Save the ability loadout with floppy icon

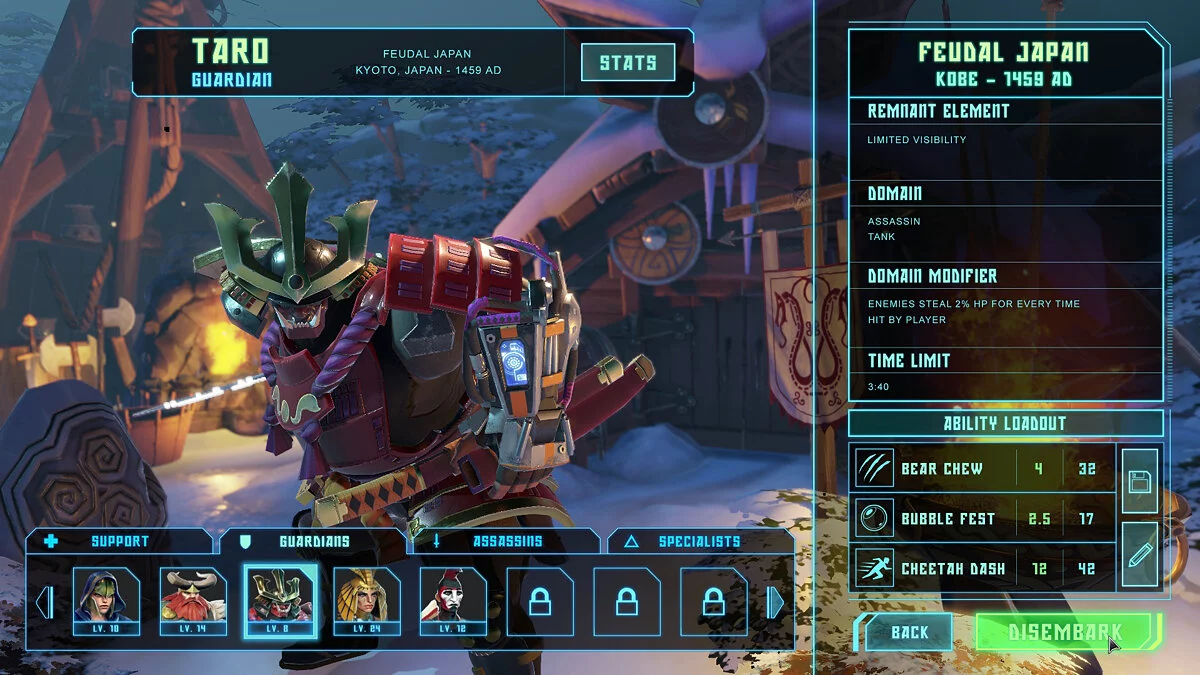click(x=1140, y=481)
